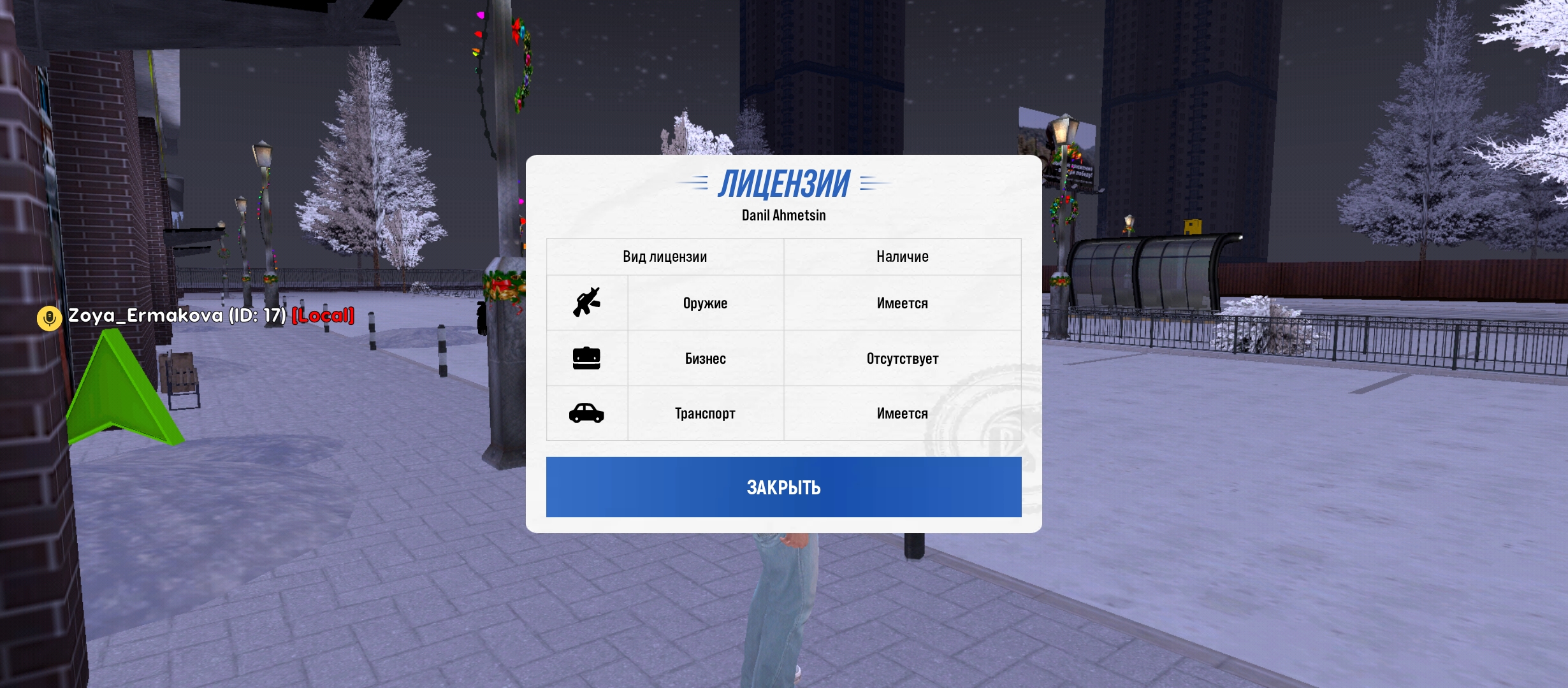This screenshot has height=688, width=1568.
Task: Click the business briefcase icon
Action: pyautogui.click(x=586, y=358)
